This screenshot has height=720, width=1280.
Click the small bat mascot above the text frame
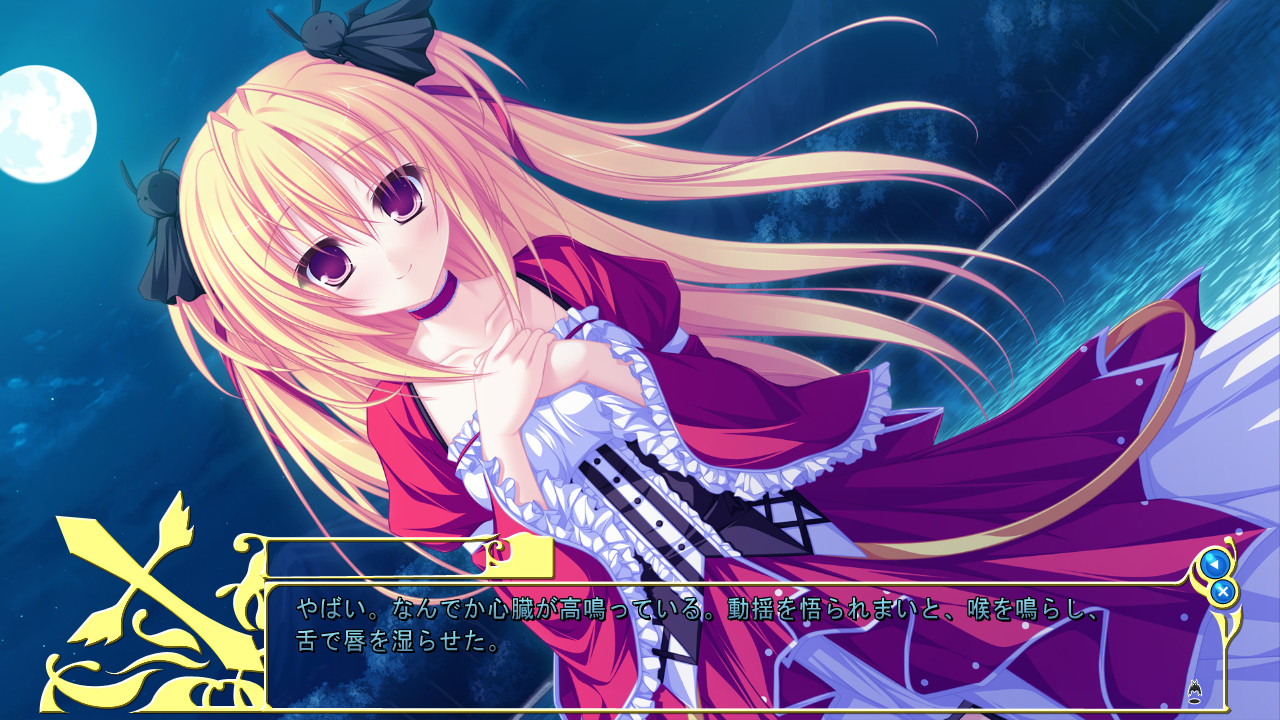pyautogui.click(x=1194, y=688)
